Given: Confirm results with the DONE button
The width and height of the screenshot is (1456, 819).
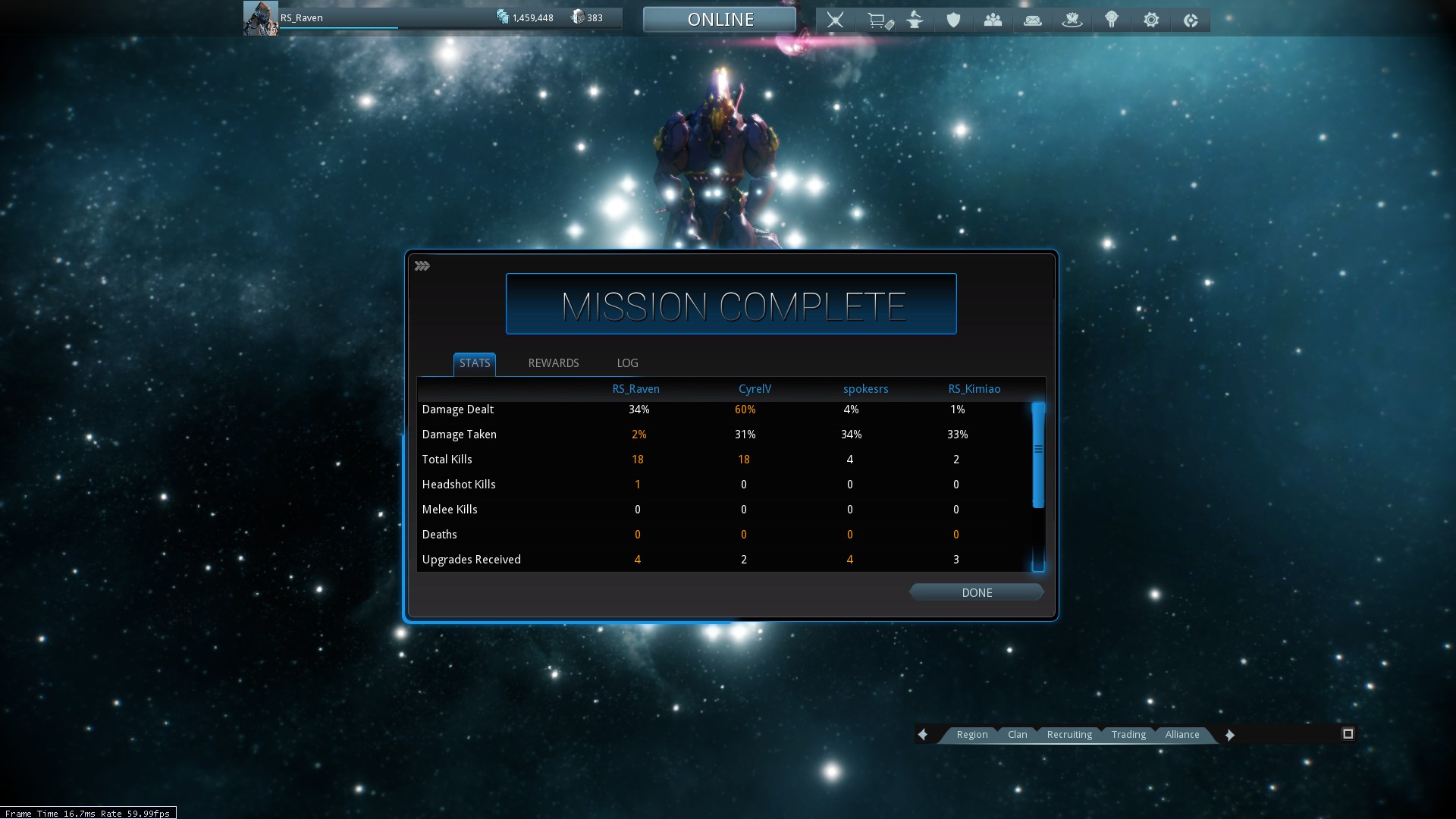Looking at the screenshot, I should point(976,592).
